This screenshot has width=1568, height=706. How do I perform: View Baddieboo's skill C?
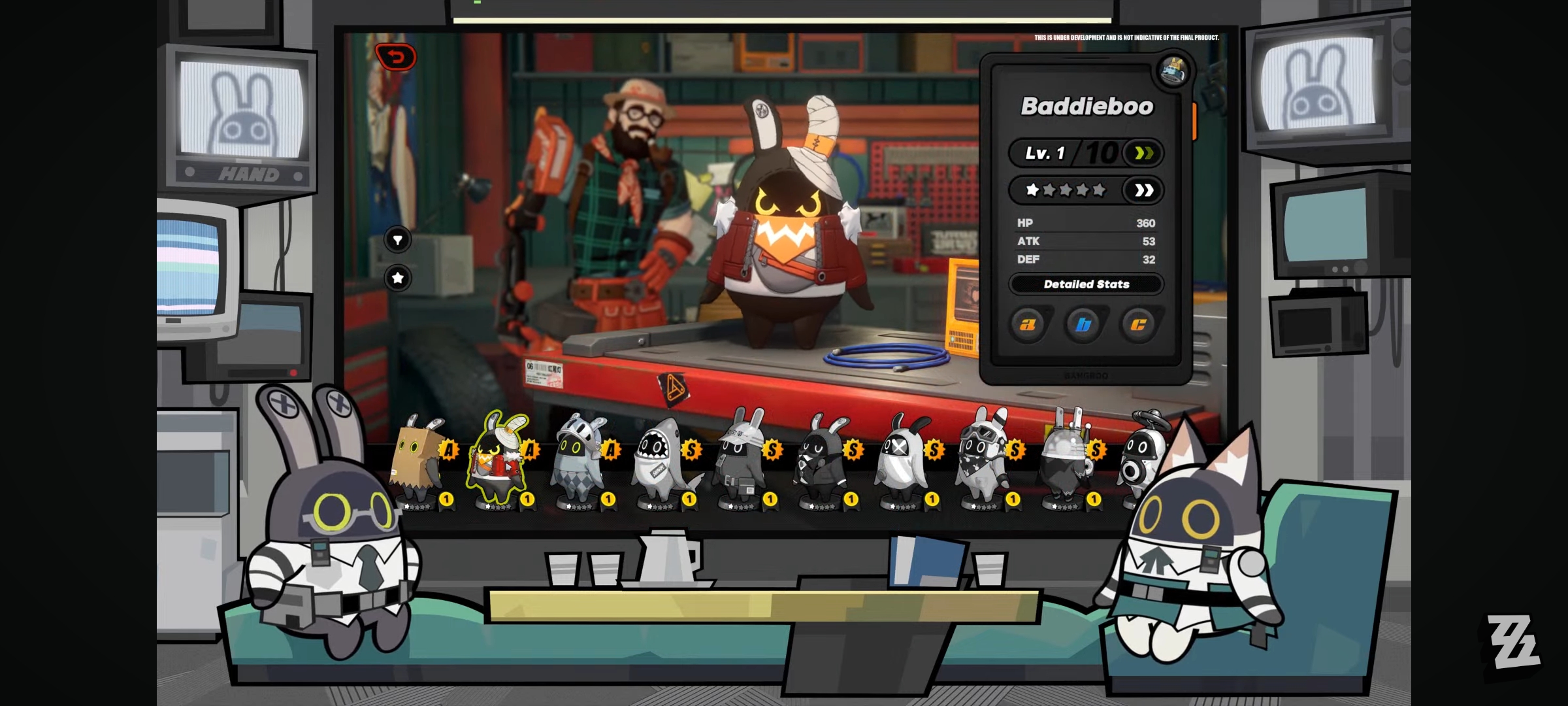tap(1139, 324)
